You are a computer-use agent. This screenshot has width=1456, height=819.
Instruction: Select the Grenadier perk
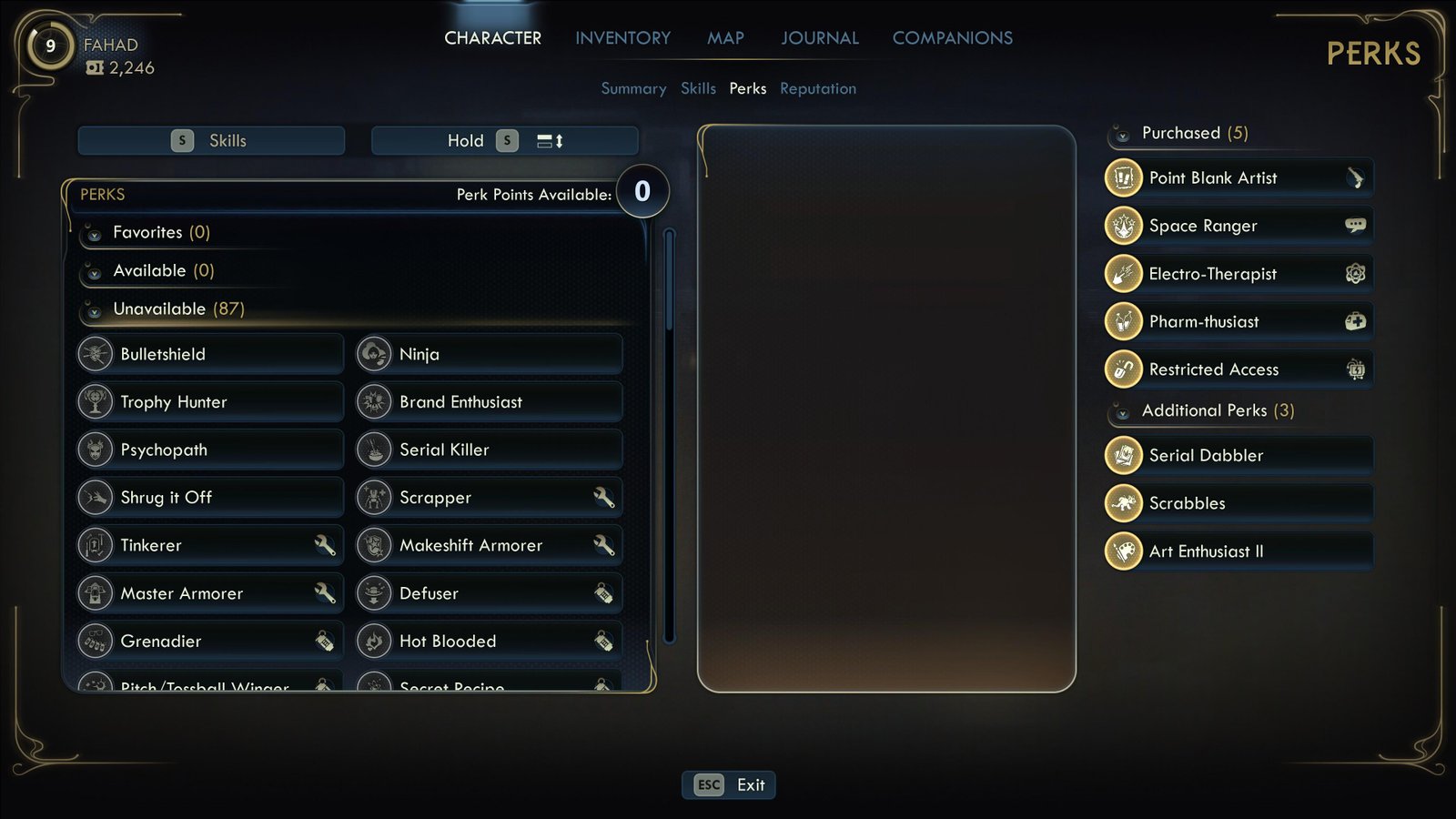(210, 641)
